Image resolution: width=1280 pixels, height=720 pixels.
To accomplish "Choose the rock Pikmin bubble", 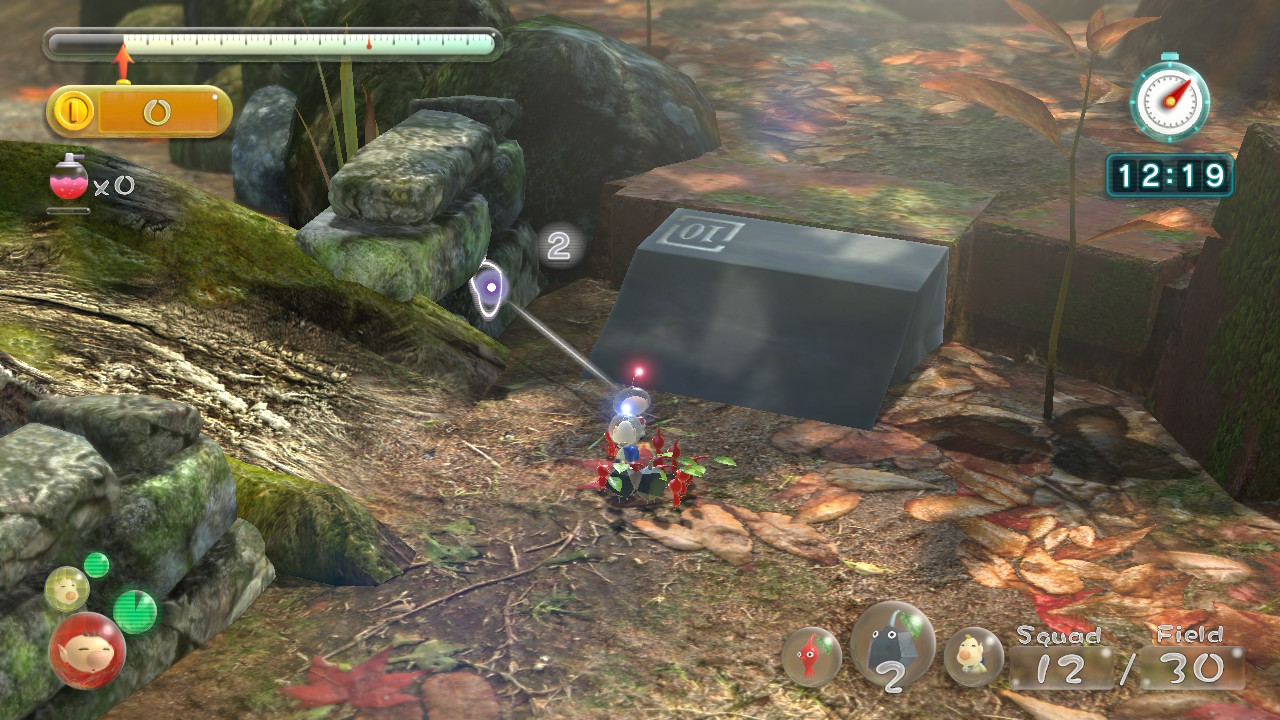I will pyautogui.click(x=892, y=645).
